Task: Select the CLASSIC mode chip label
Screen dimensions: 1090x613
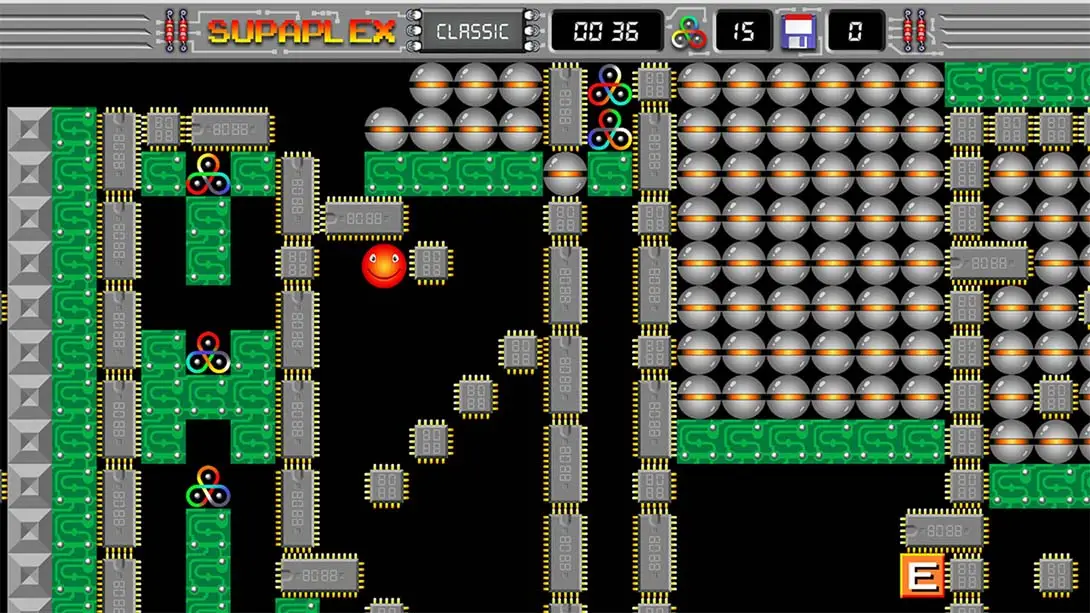Action: coord(473,31)
